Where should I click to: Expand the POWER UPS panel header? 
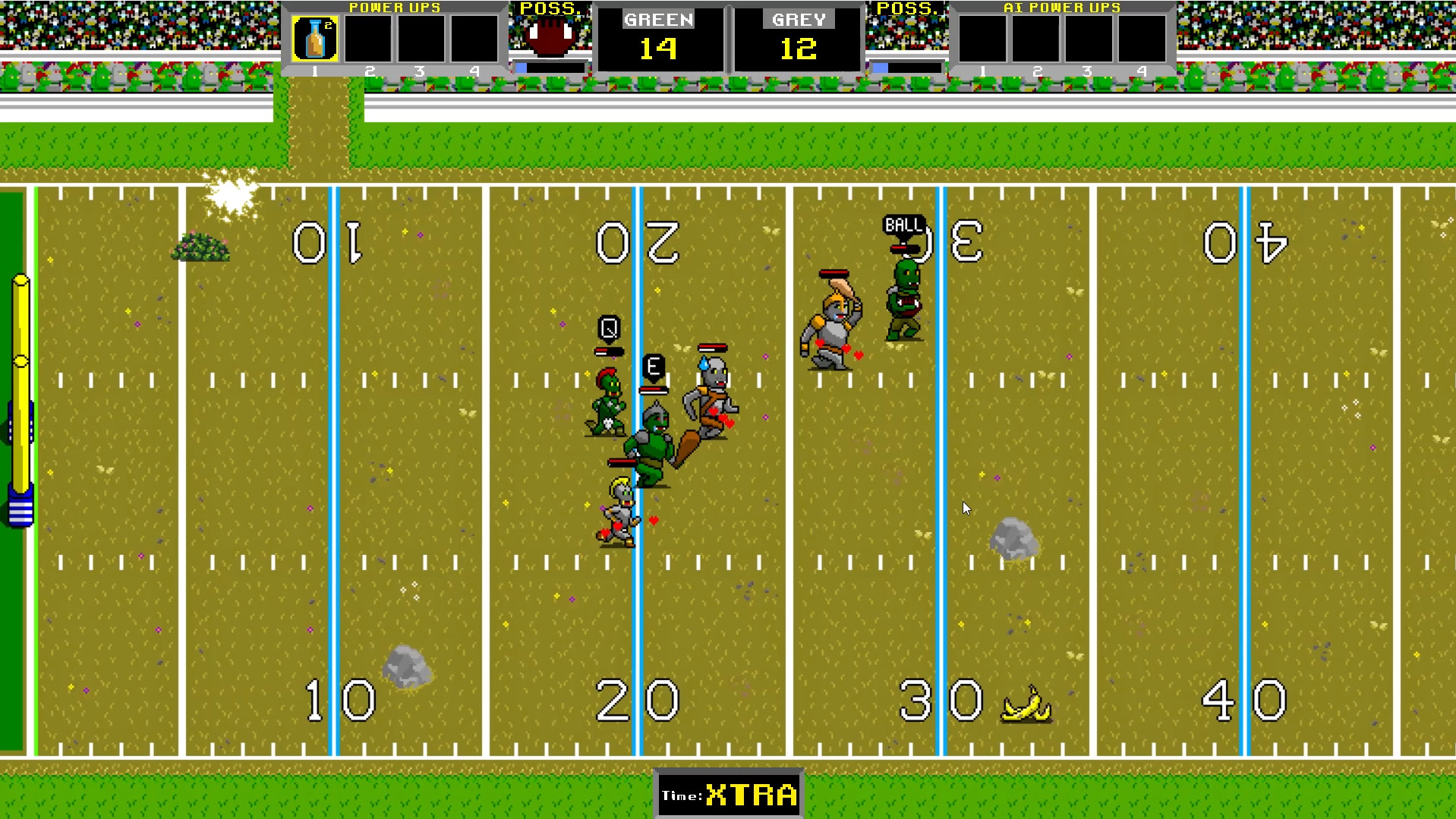[395, 7]
